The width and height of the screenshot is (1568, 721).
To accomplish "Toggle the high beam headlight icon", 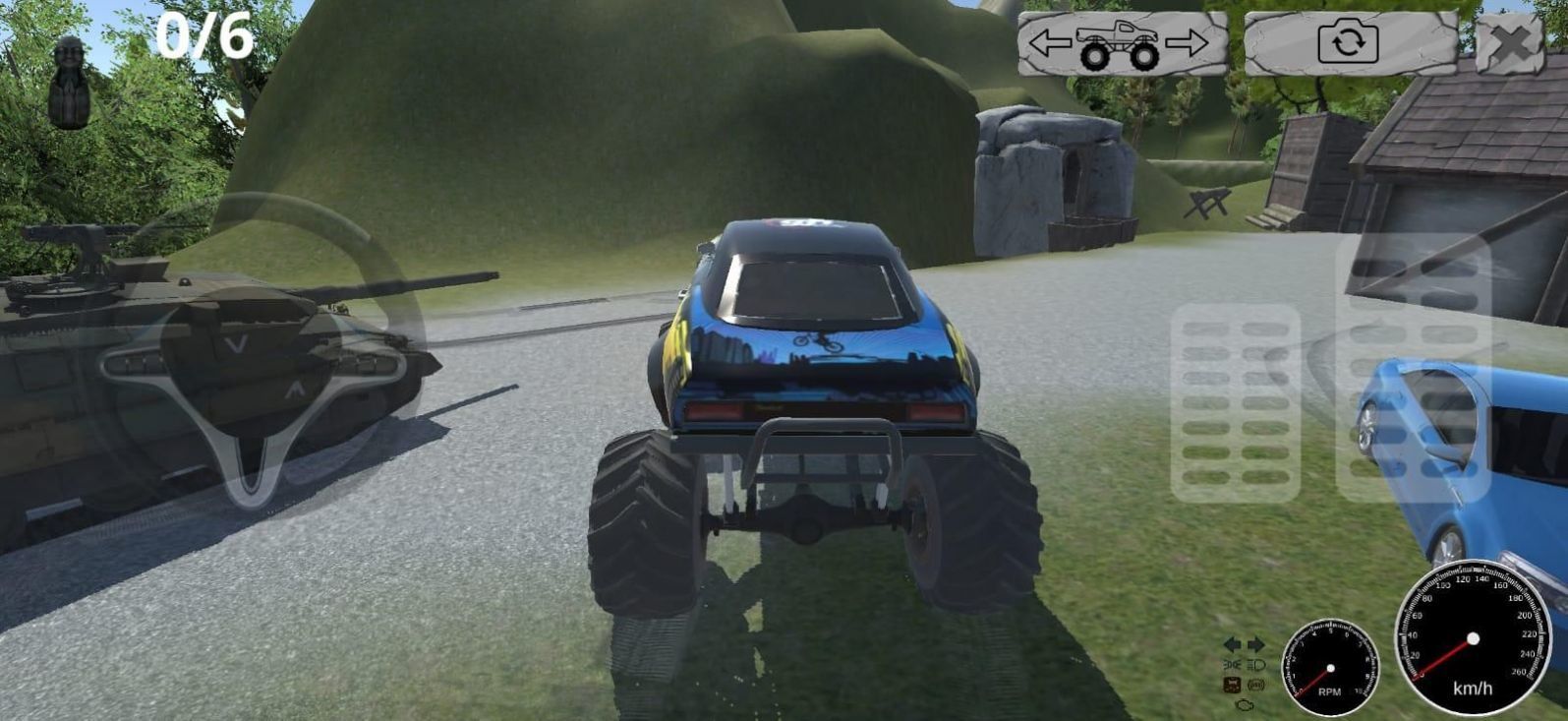I will pyautogui.click(x=1255, y=666).
